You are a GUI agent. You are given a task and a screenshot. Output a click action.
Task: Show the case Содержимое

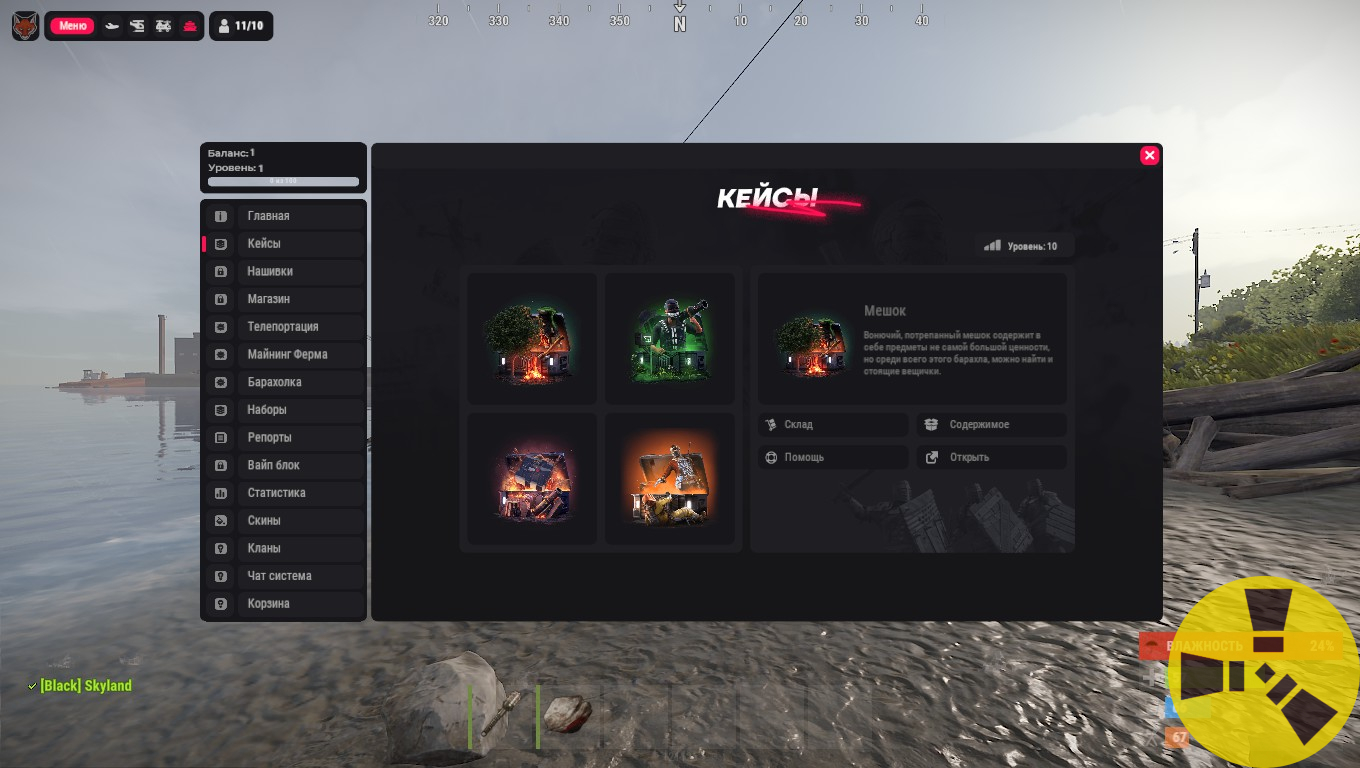pos(991,425)
